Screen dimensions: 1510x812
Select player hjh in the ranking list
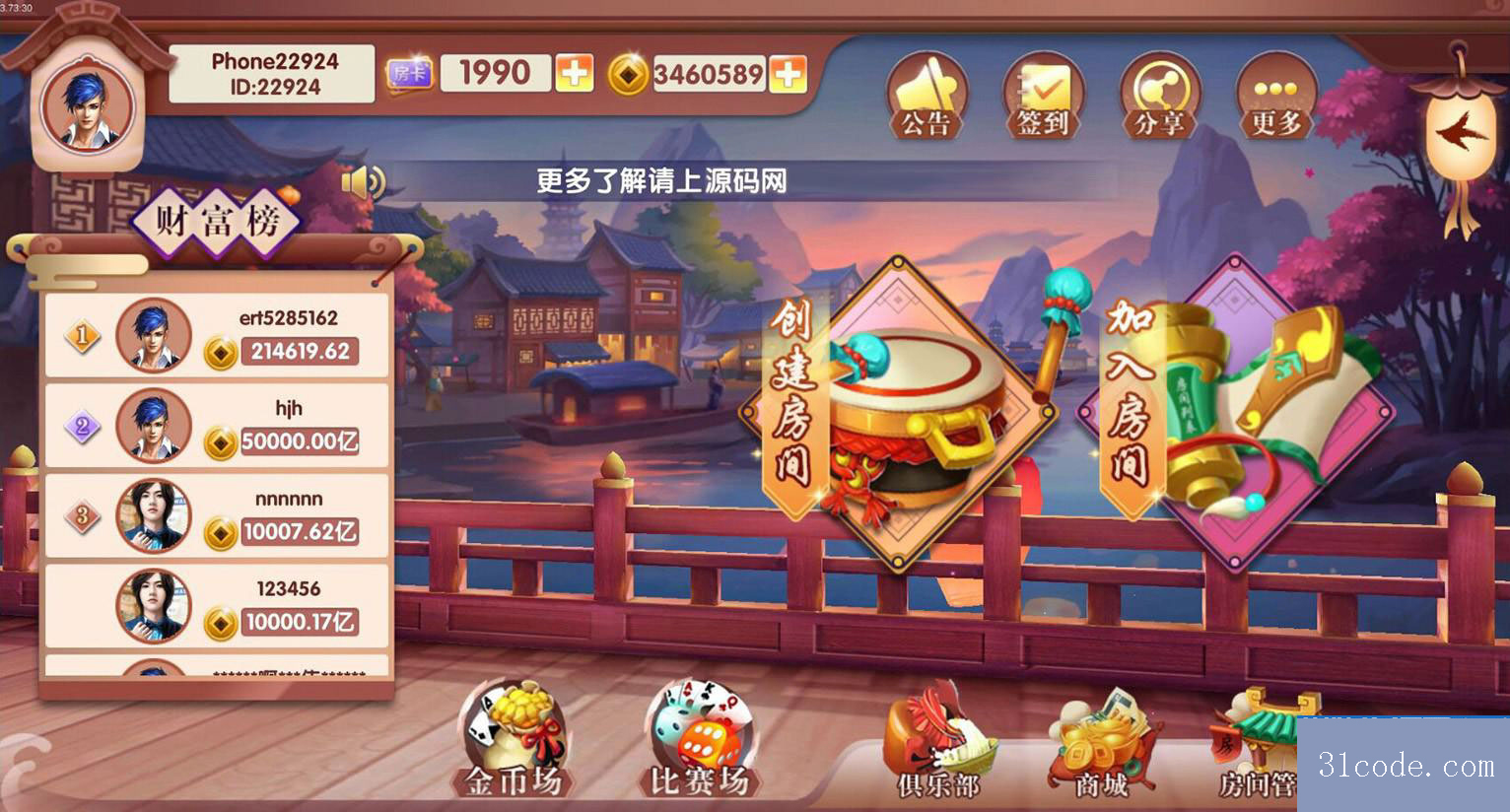click(217, 426)
